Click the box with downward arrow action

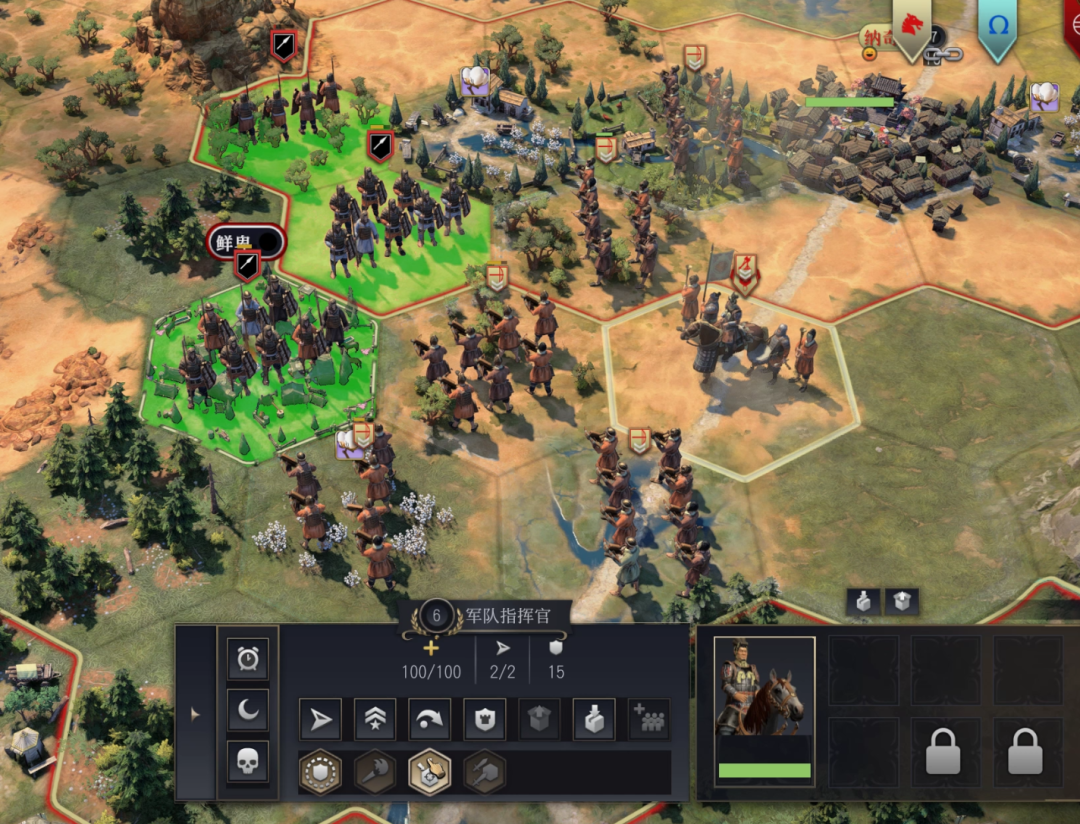point(593,720)
